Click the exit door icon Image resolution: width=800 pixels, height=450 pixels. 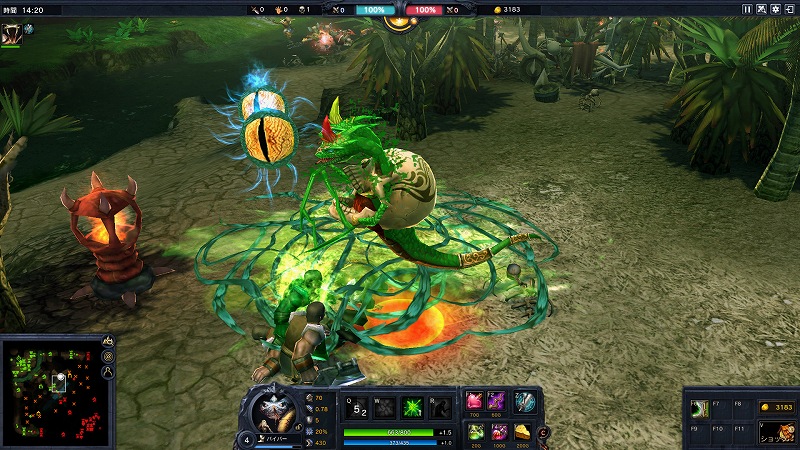[789, 9]
